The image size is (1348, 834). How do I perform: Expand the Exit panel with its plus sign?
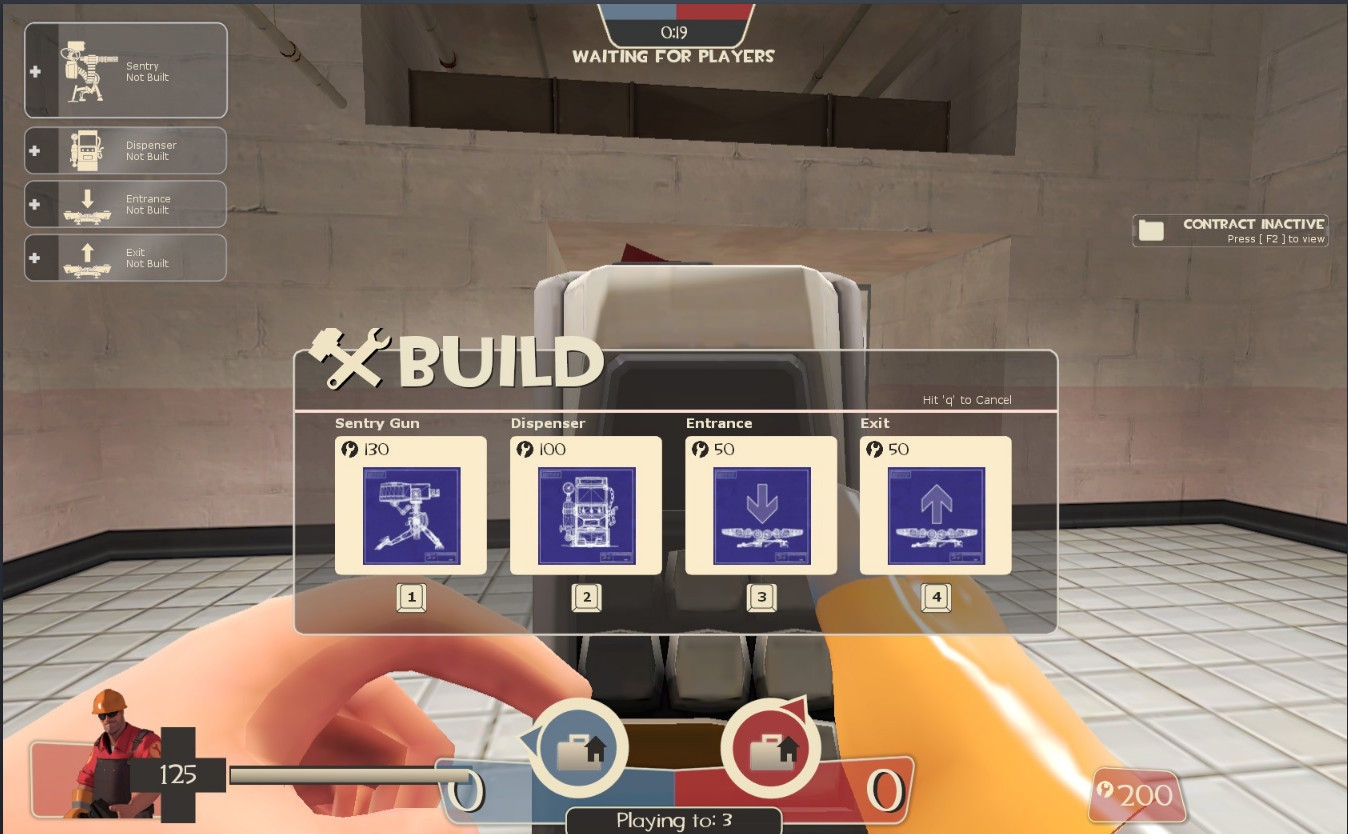(35, 257)
